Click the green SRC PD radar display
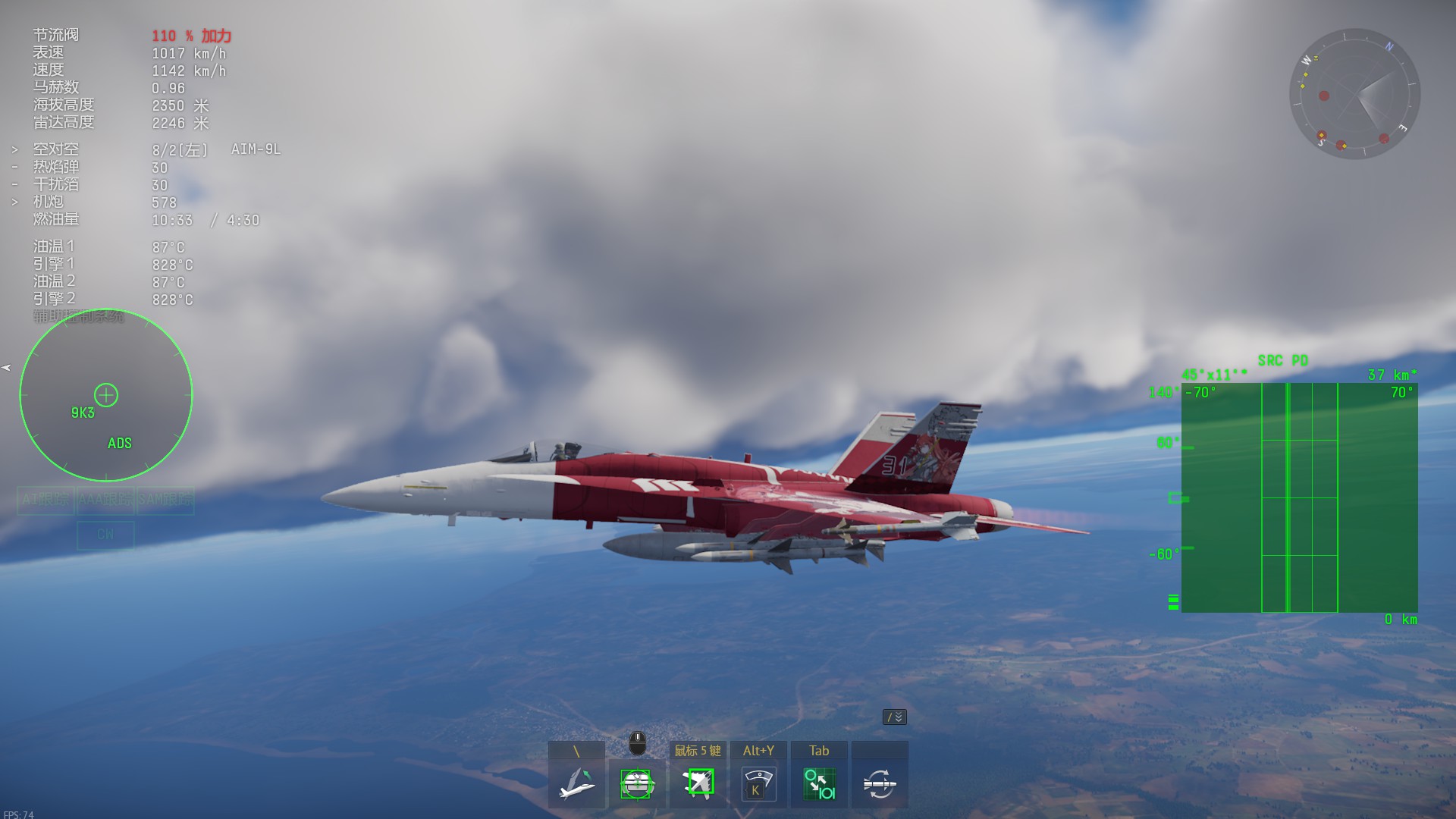The width and height of the screenshot is (1456, 819). [x=1299, y=497]
